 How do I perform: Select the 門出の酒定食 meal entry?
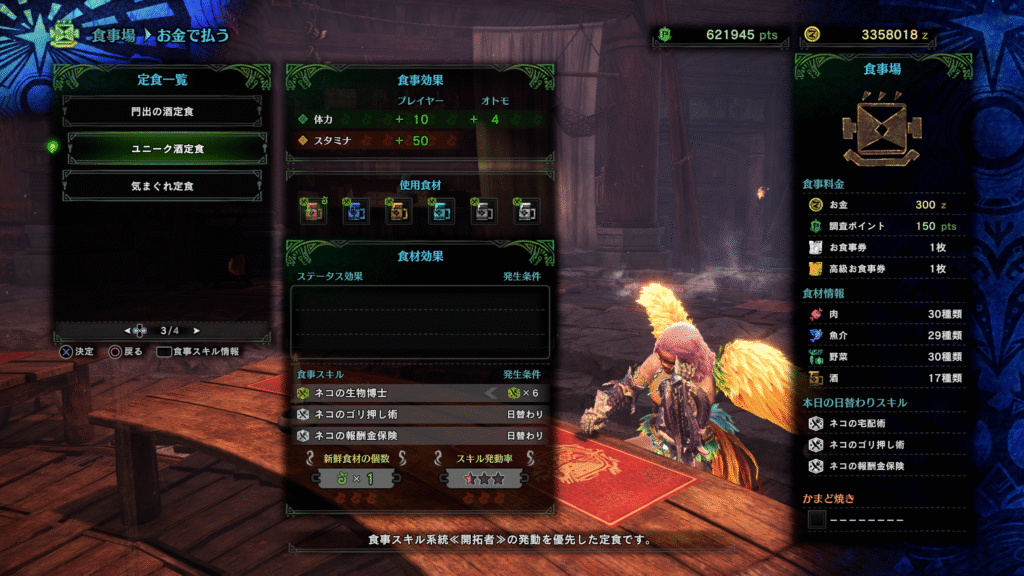click(x=162, y=113)
